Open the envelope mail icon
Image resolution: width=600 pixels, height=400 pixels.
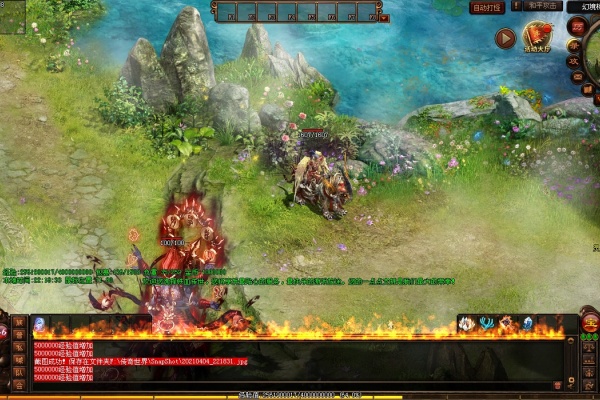576,75
